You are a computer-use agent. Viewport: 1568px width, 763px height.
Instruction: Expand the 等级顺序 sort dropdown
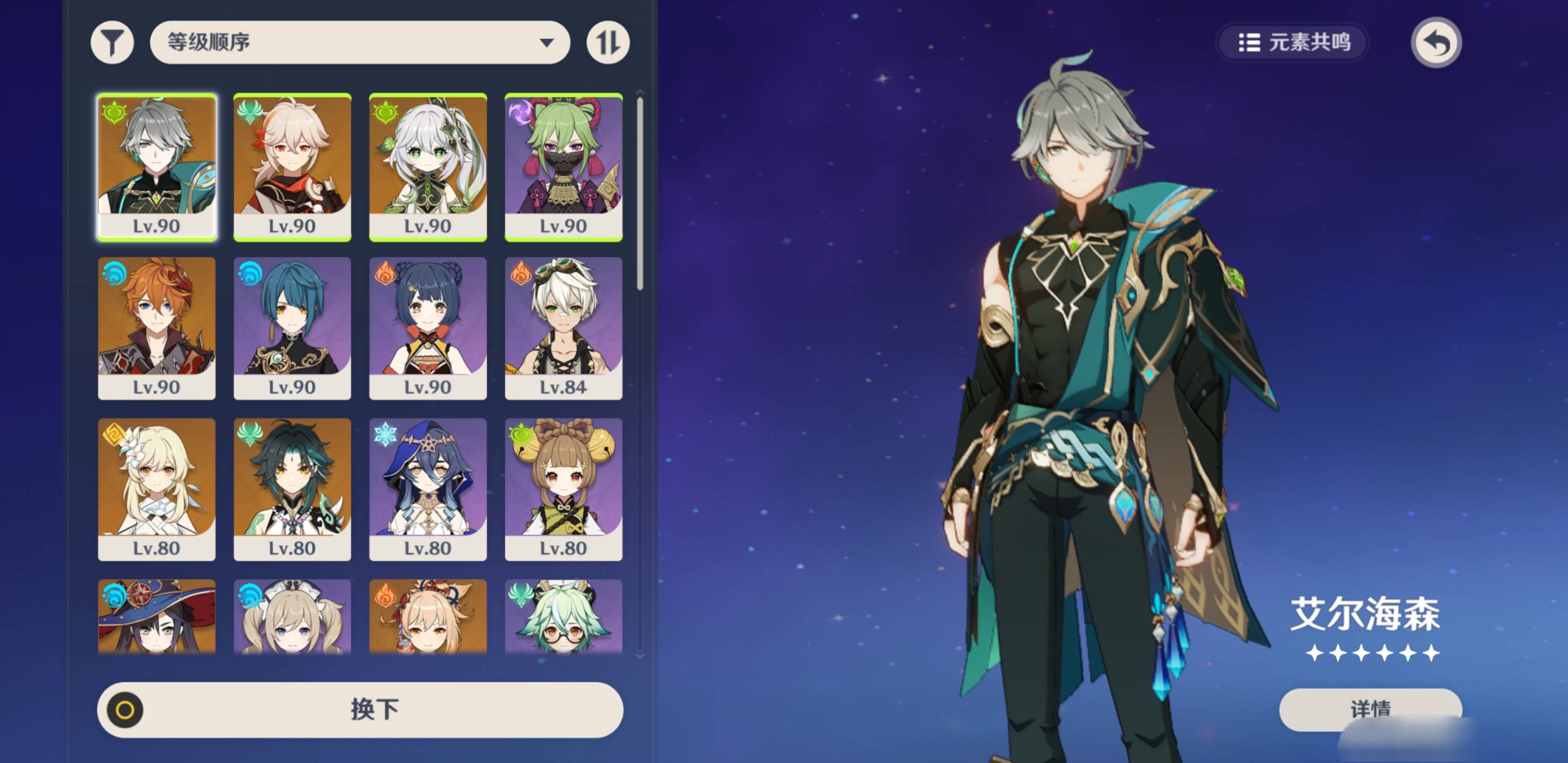pos(360,42)
